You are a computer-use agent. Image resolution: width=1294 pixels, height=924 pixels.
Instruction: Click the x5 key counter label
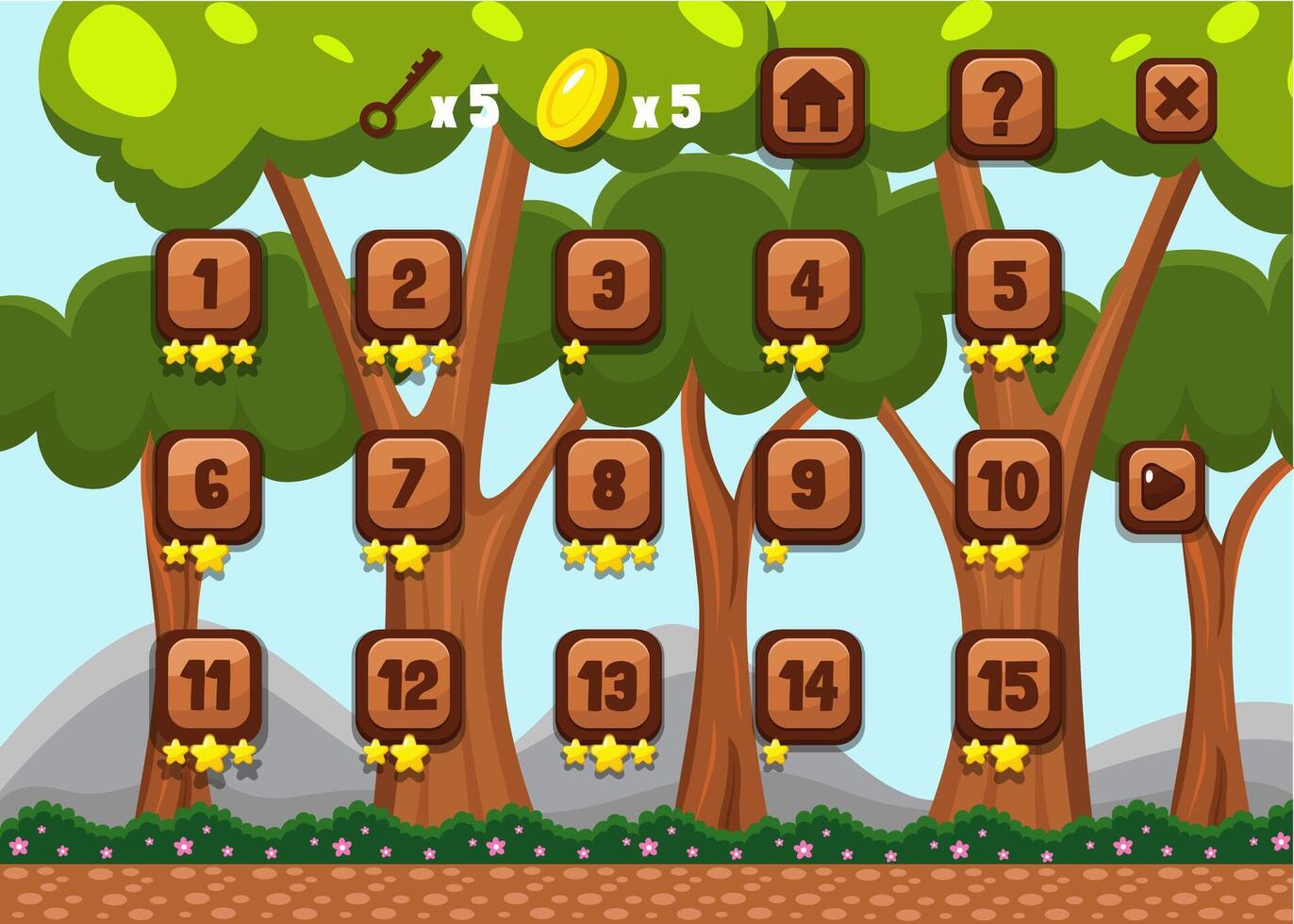tap(461, 107)
